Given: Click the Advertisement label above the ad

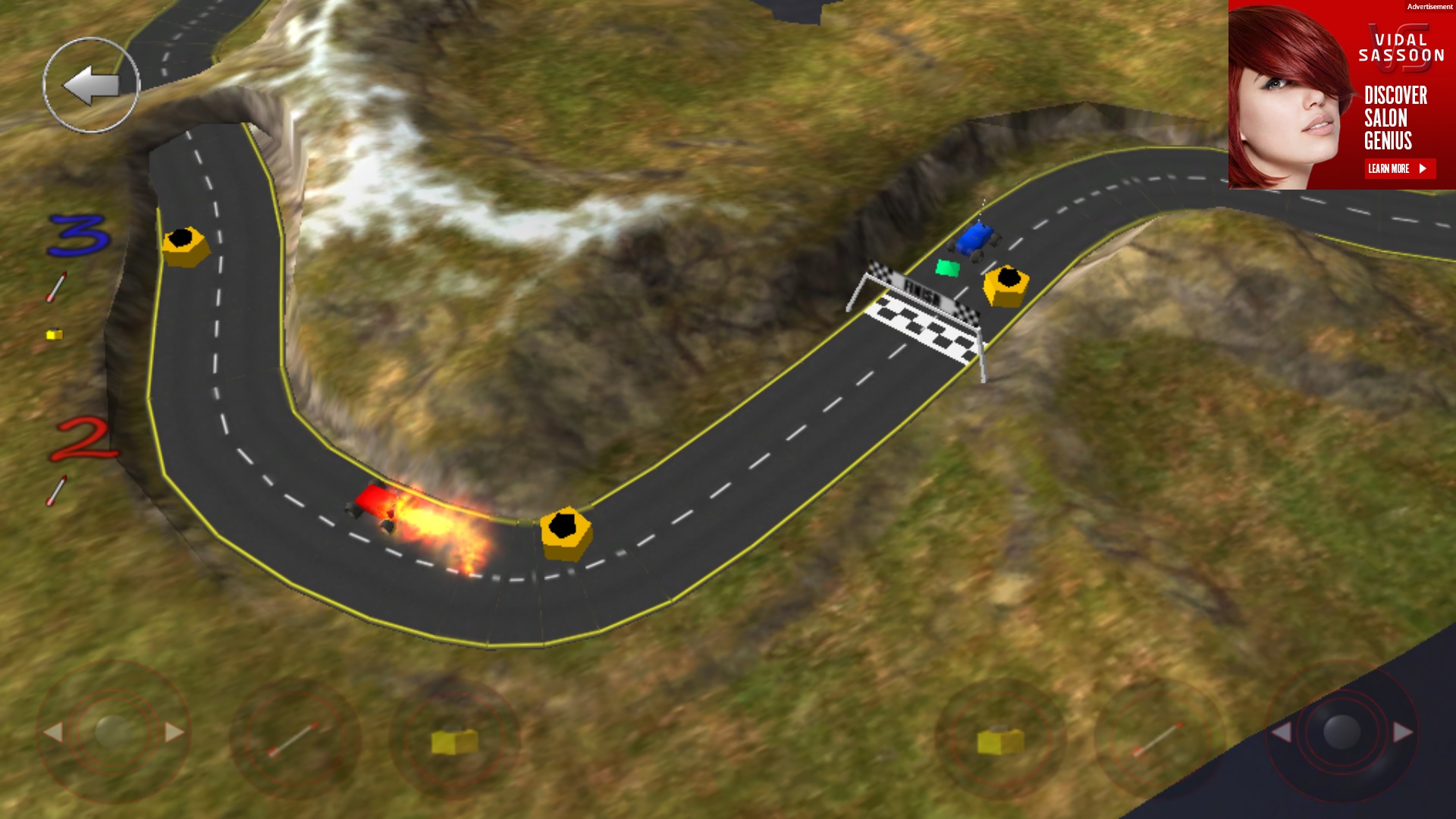Looking at the screenshot, I should tap(1429, 6).
